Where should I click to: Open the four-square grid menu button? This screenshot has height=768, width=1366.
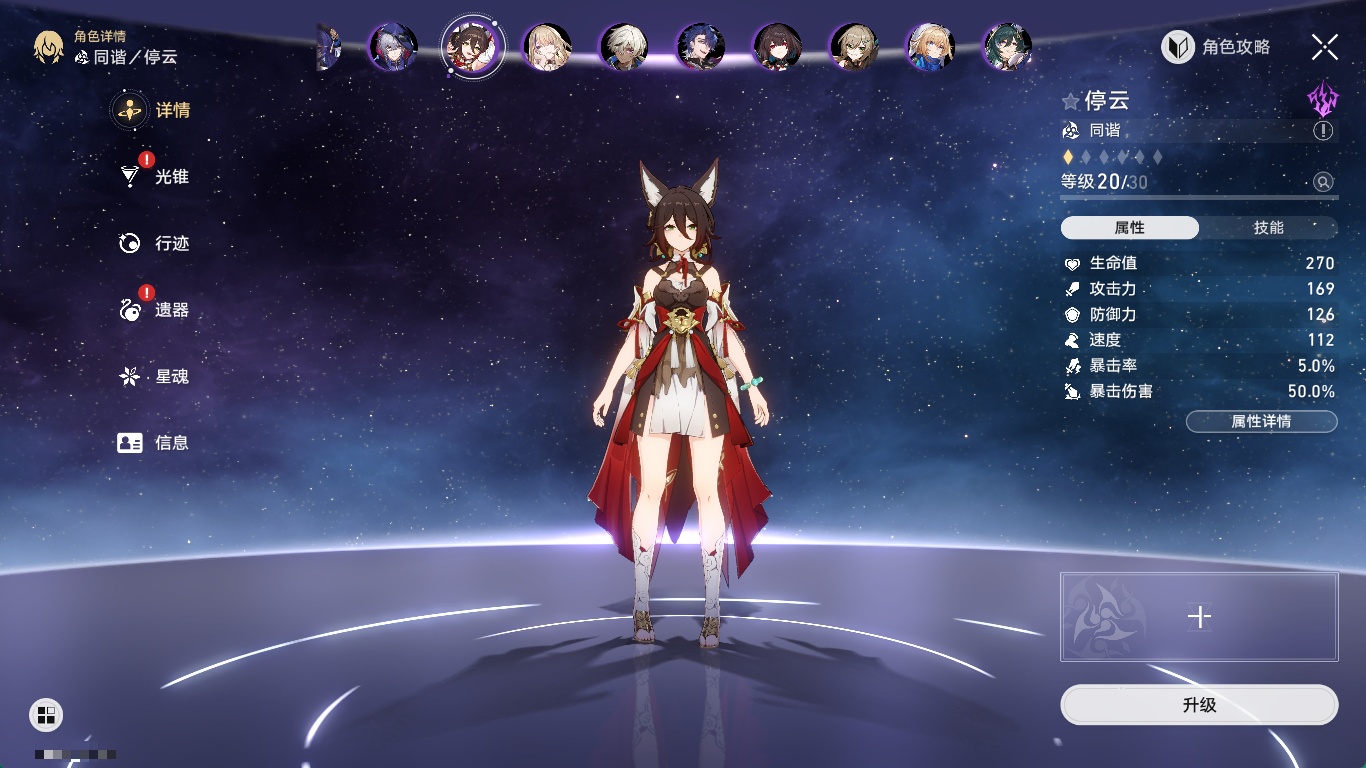(45, 714)
